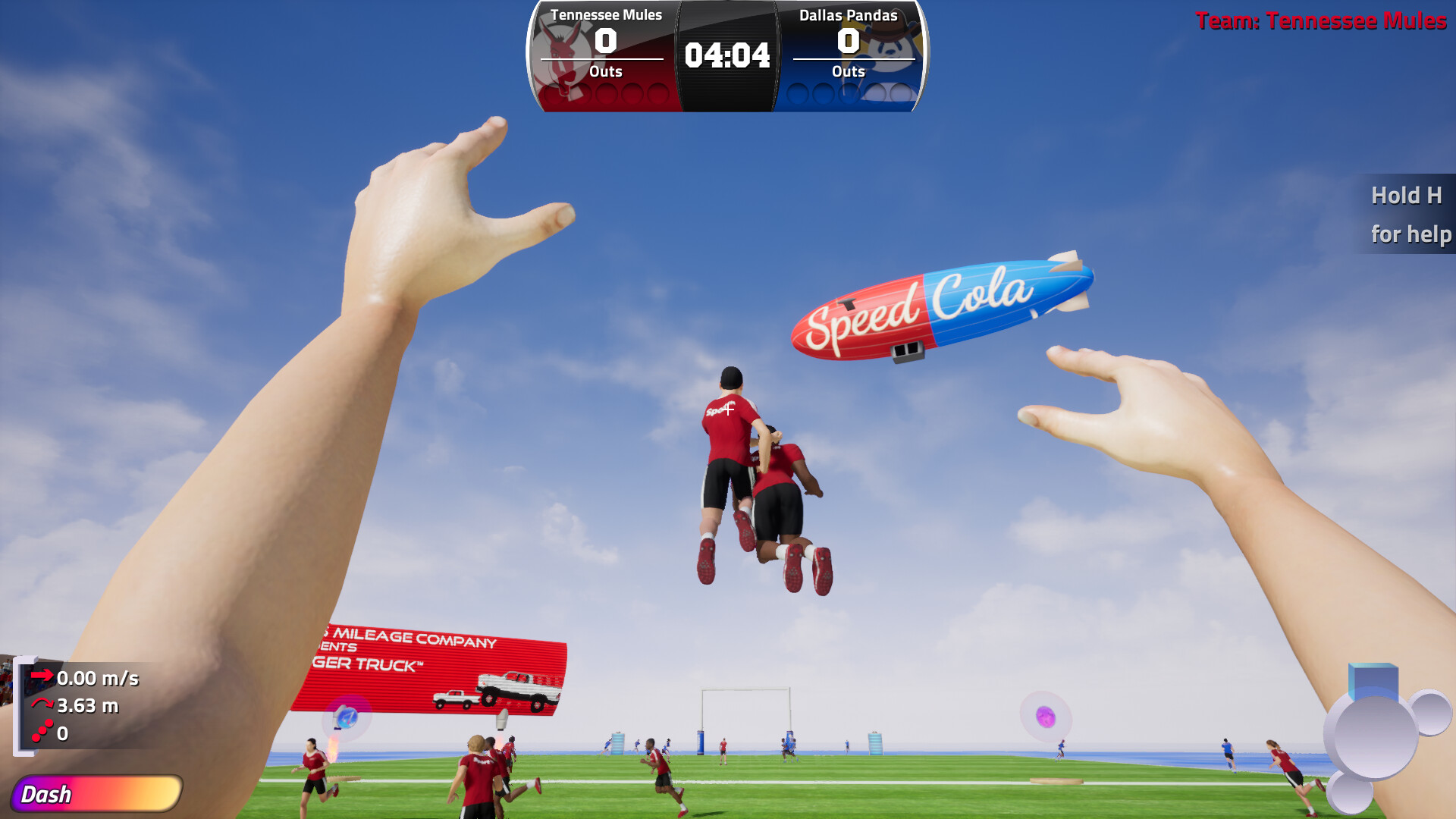1456x819 pixels.
Task: Toggle the highlighted Dallas Pandas out circle
Action: pos(876,93)
